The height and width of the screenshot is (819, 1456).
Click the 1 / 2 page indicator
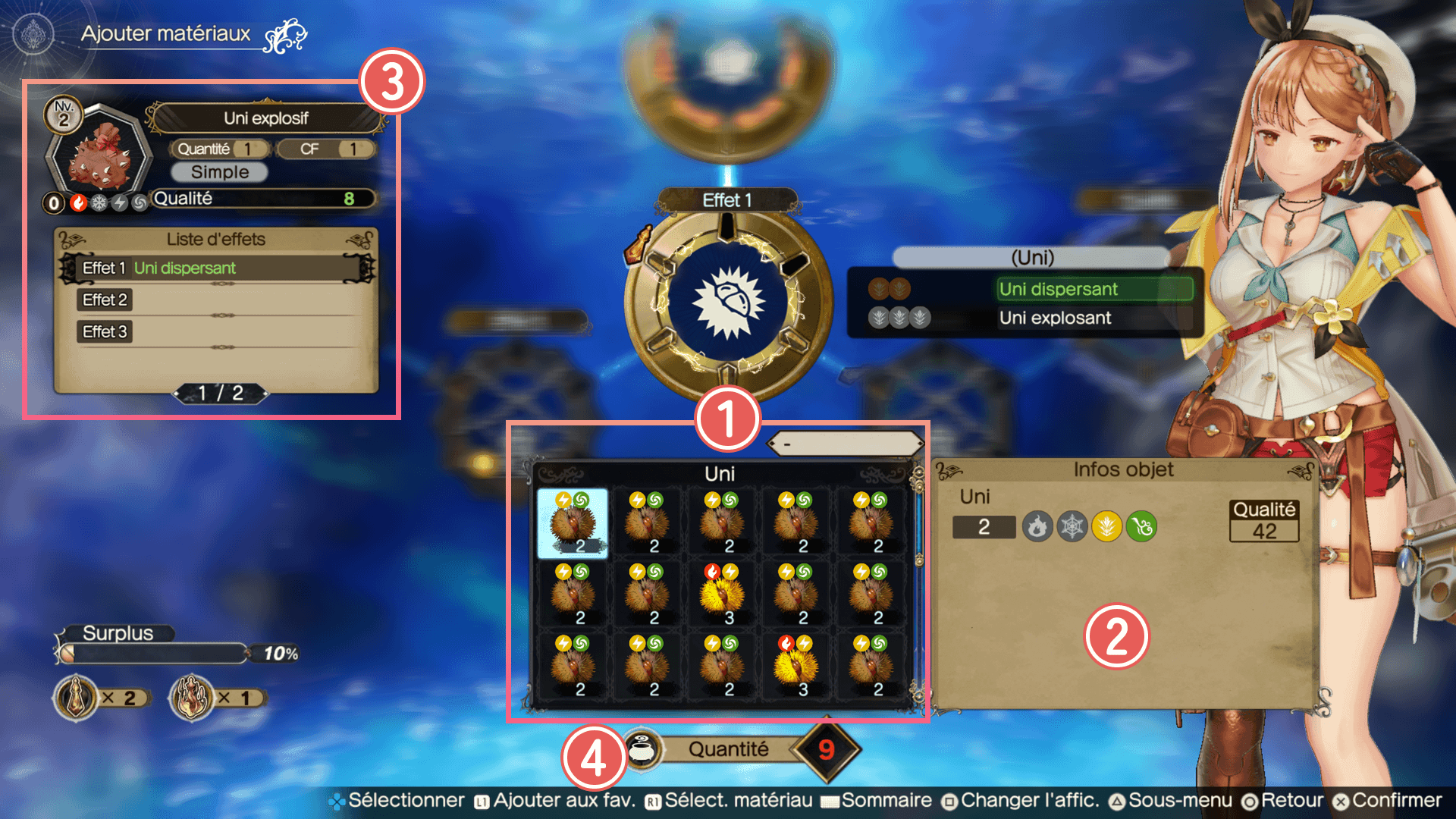point(221,393)
